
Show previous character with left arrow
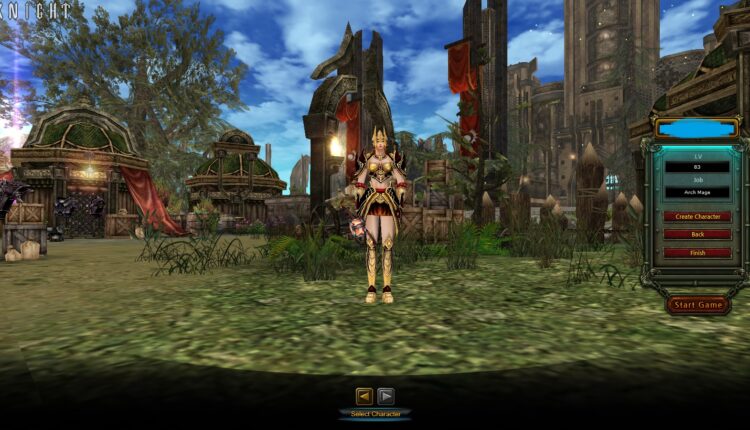364,395
